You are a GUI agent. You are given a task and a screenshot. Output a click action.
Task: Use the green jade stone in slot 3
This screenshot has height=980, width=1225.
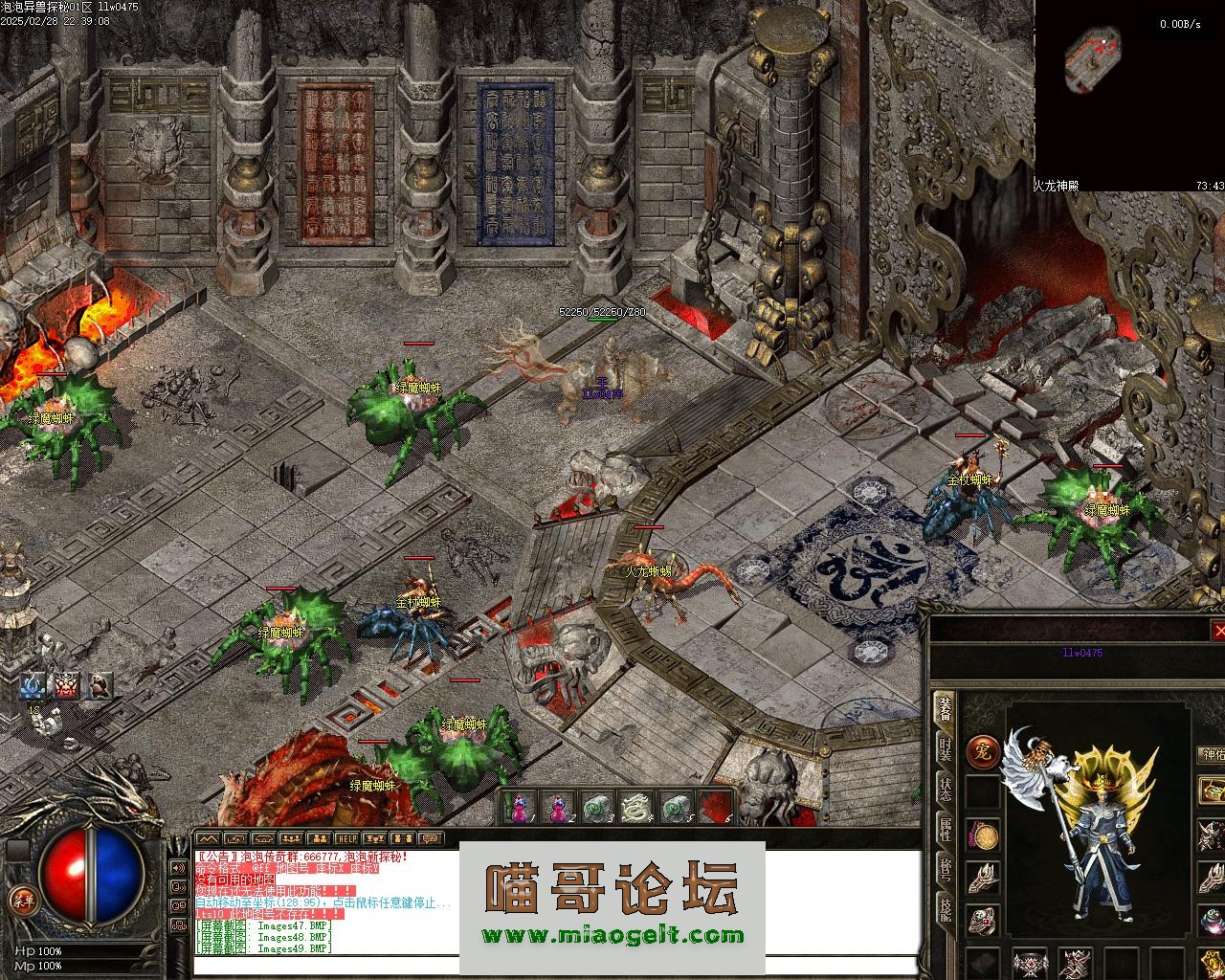coord(596,808)
